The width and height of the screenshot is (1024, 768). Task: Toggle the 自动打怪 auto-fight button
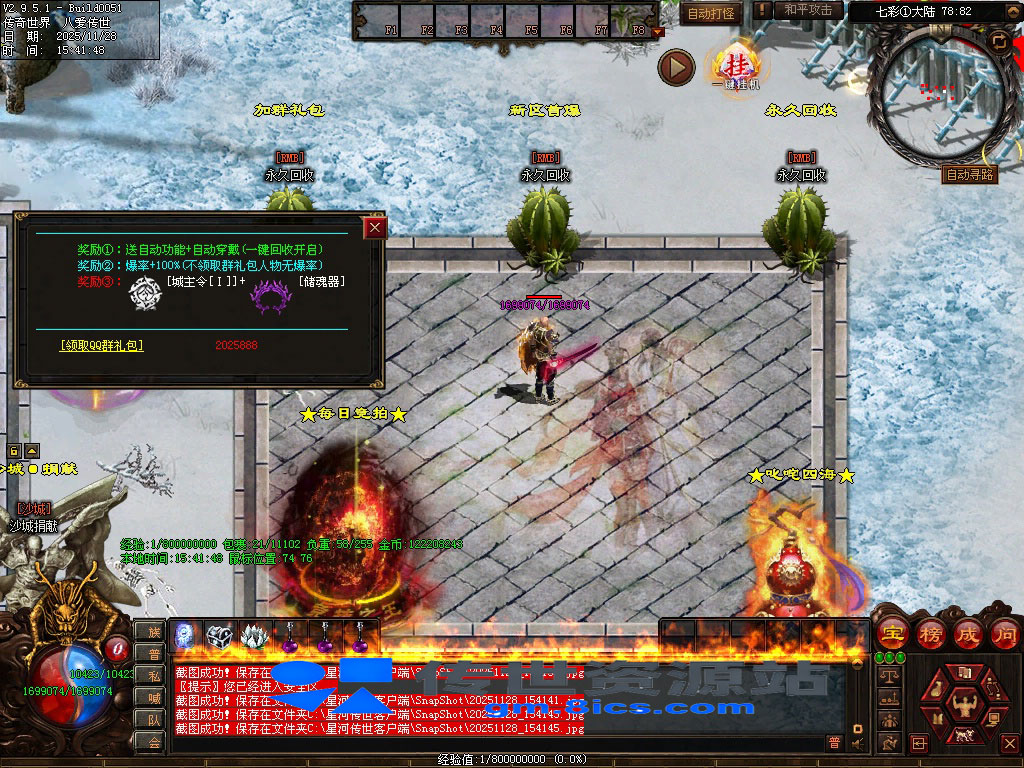711,13
